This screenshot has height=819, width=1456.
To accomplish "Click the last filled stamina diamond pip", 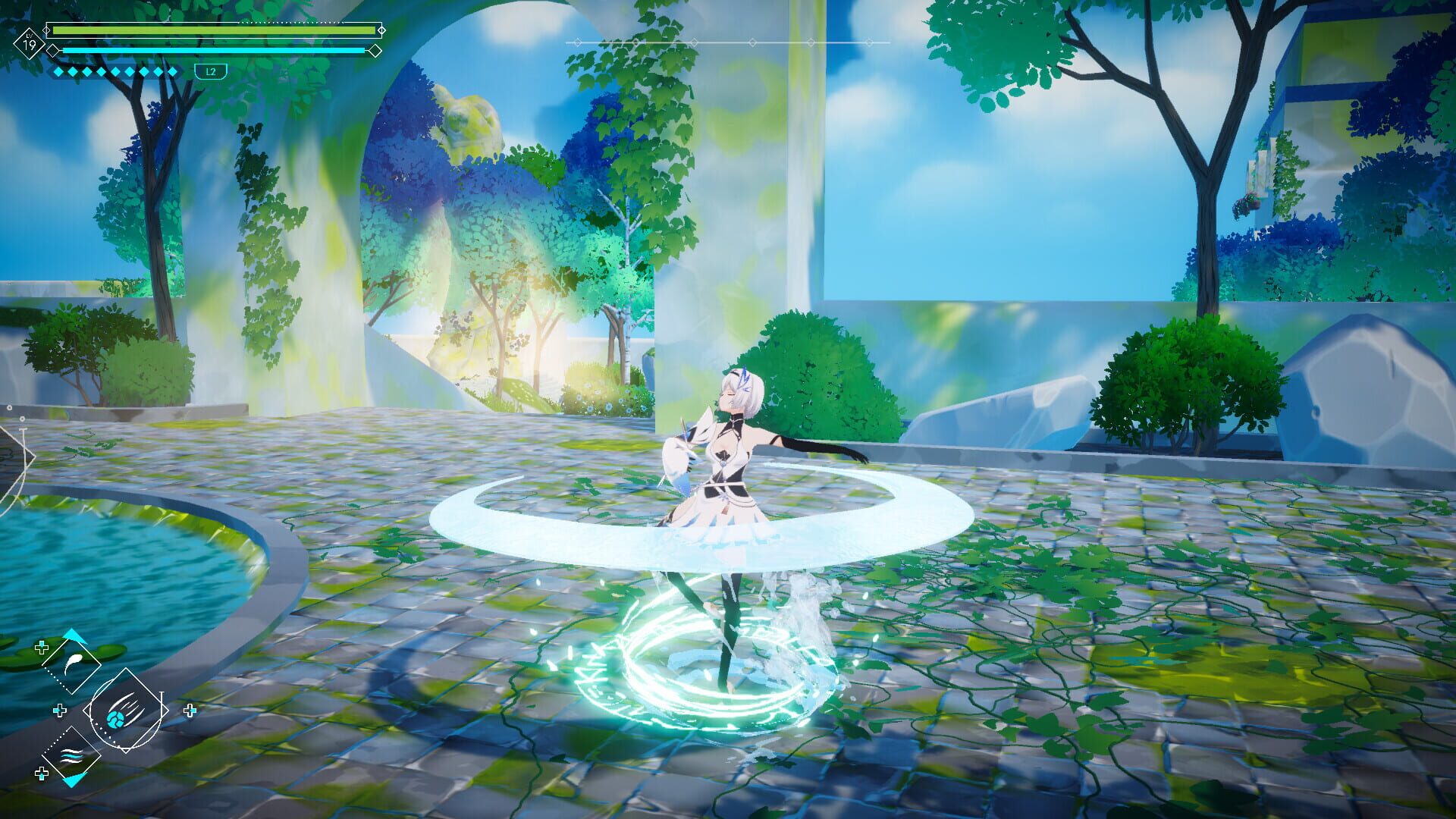I will [174, 71].
